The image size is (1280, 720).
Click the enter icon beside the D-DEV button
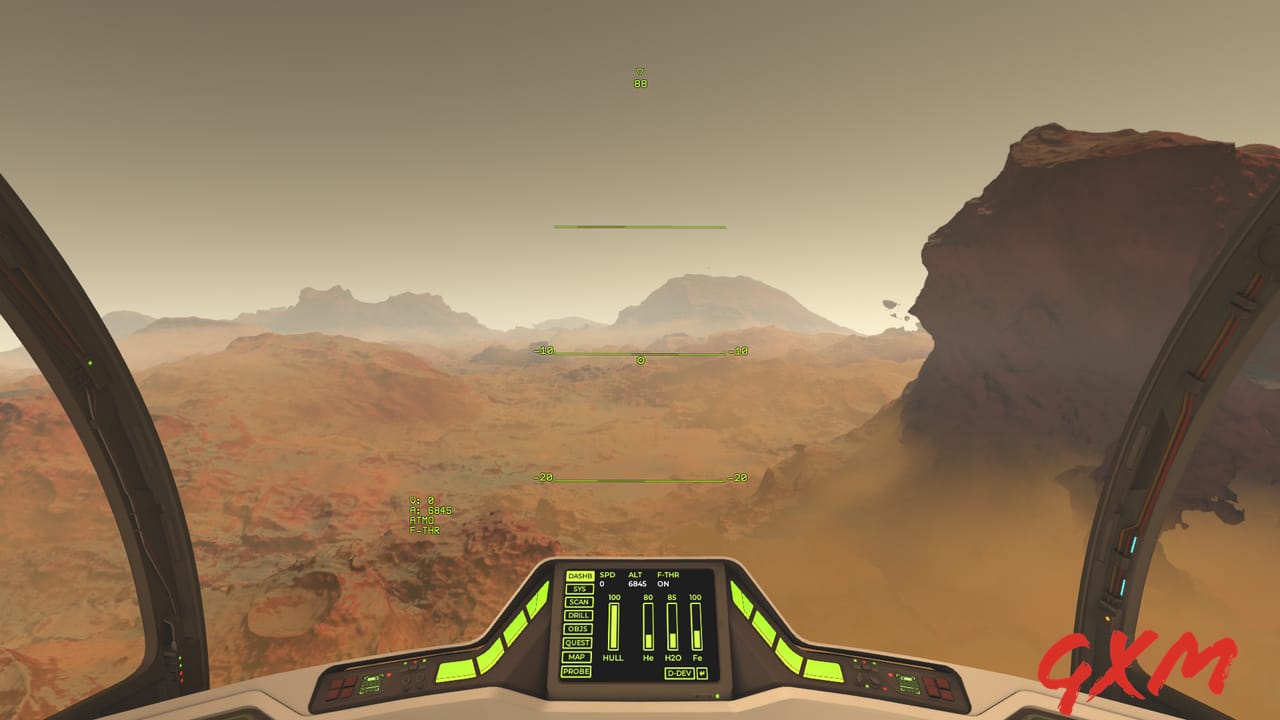[700, 675]
